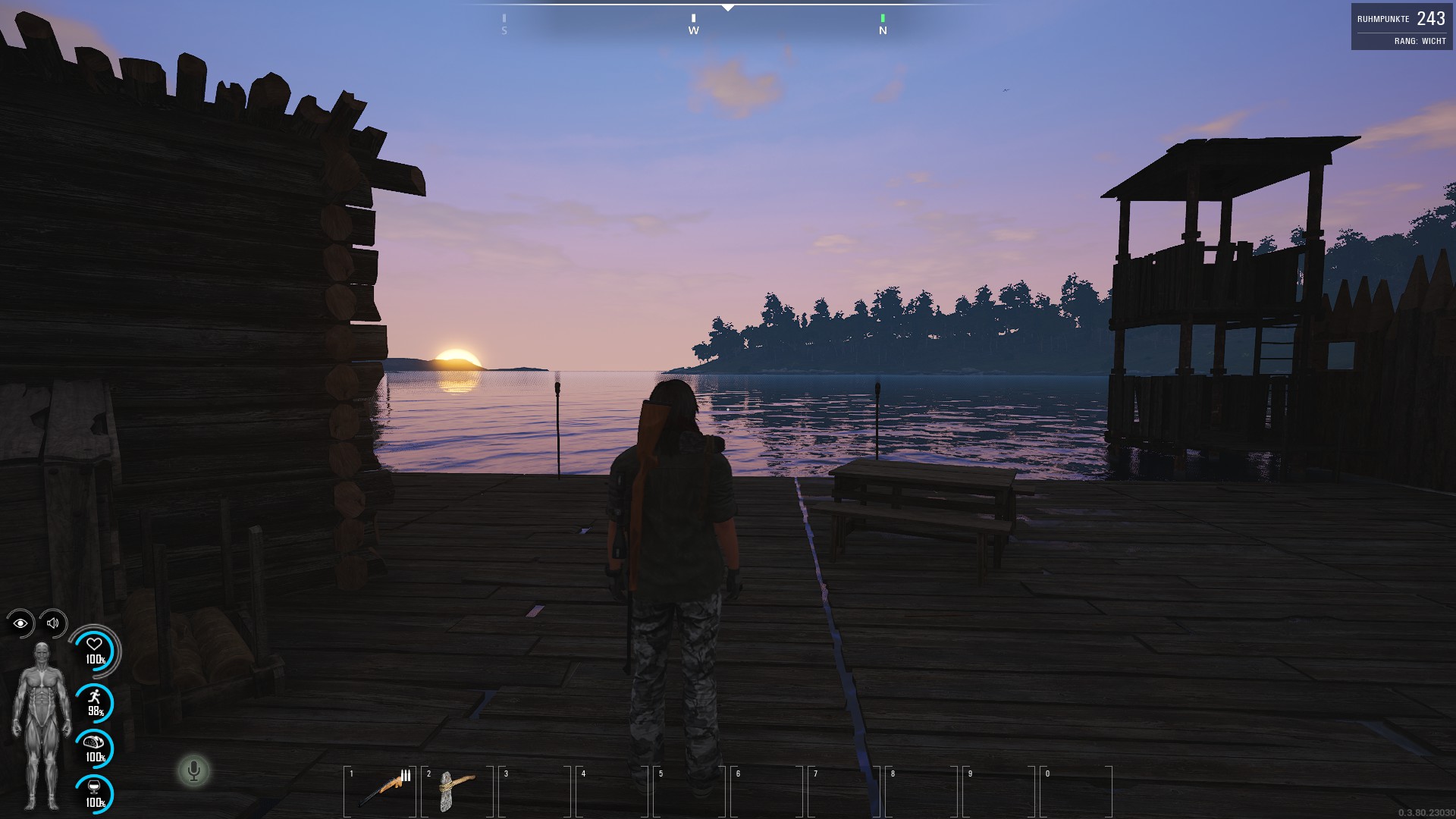Equip the stone axe from hotbar slot 2
Screen dimensions: 1456x819
click(x=457, y=790)
